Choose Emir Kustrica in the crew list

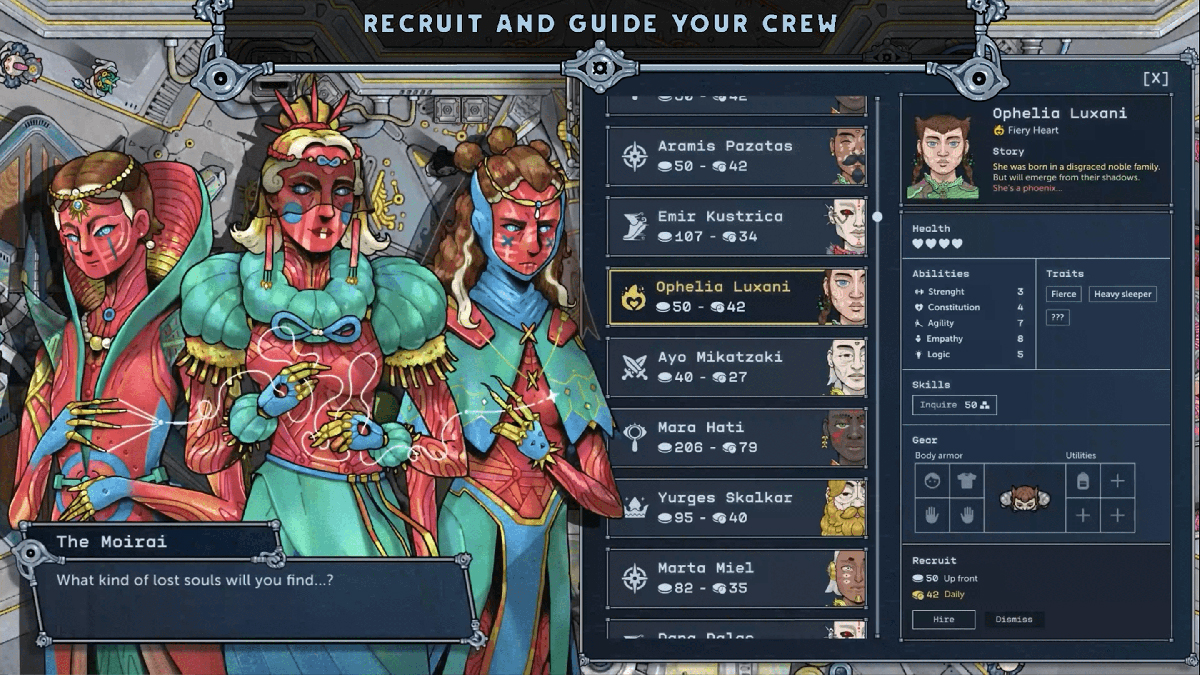[x=736, y=226]
